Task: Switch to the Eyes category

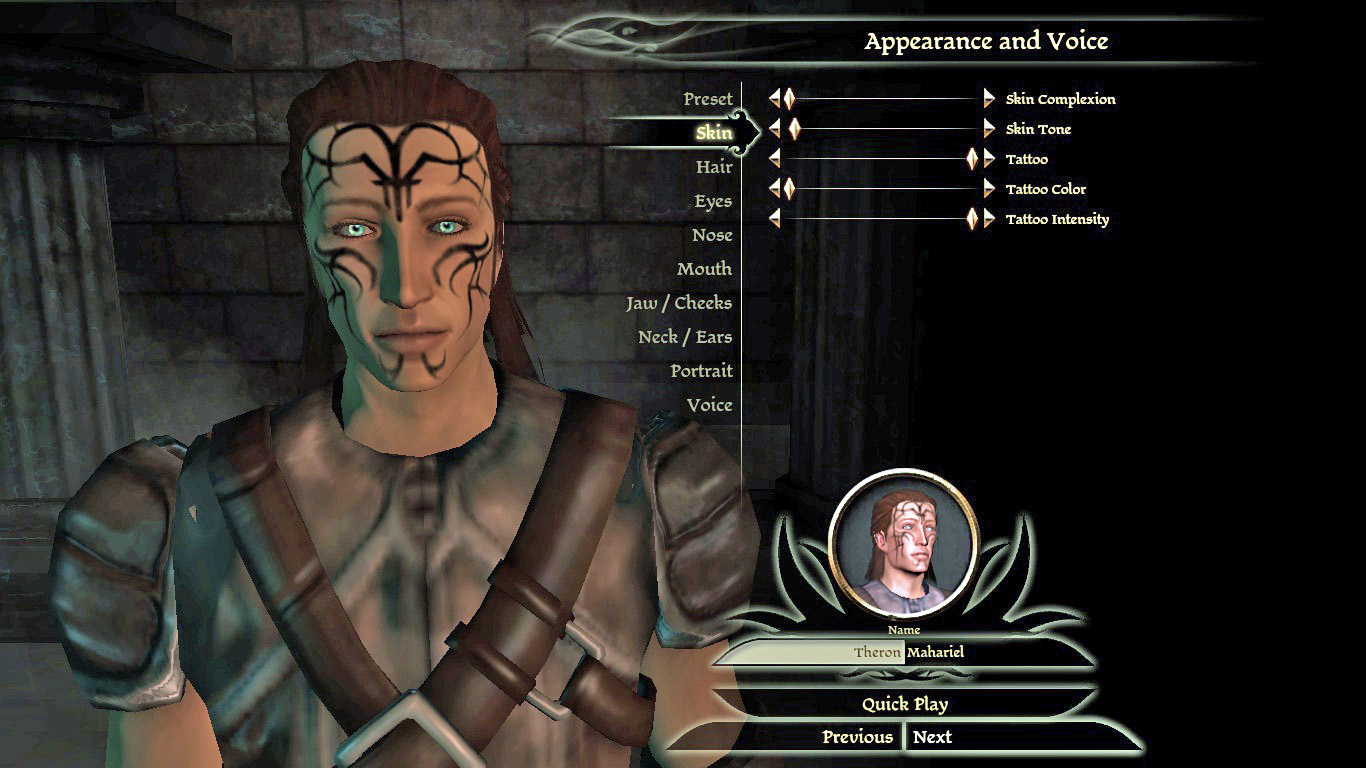Action: 713,201
